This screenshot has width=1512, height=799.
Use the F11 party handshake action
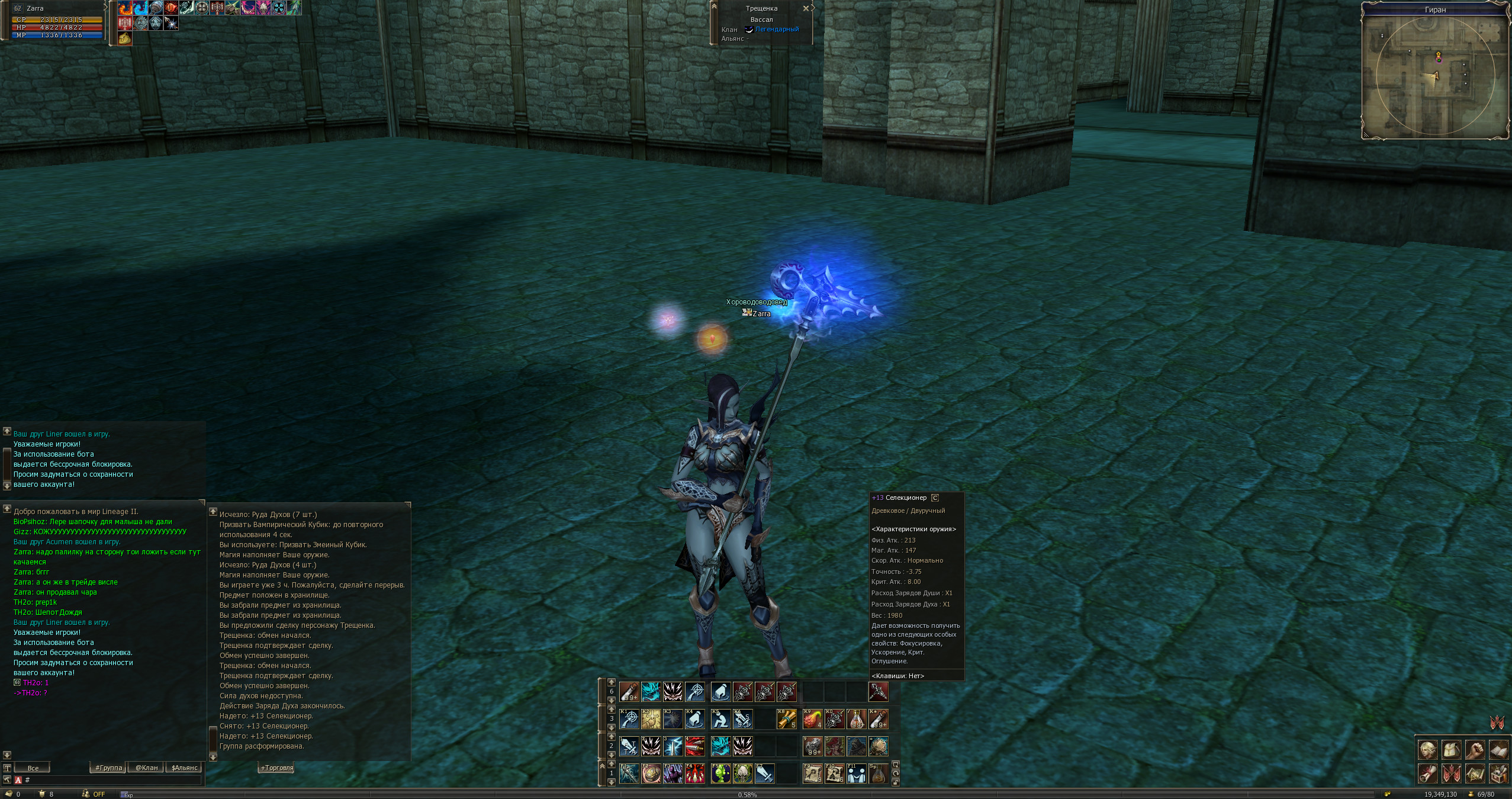(x=856, y=774)
